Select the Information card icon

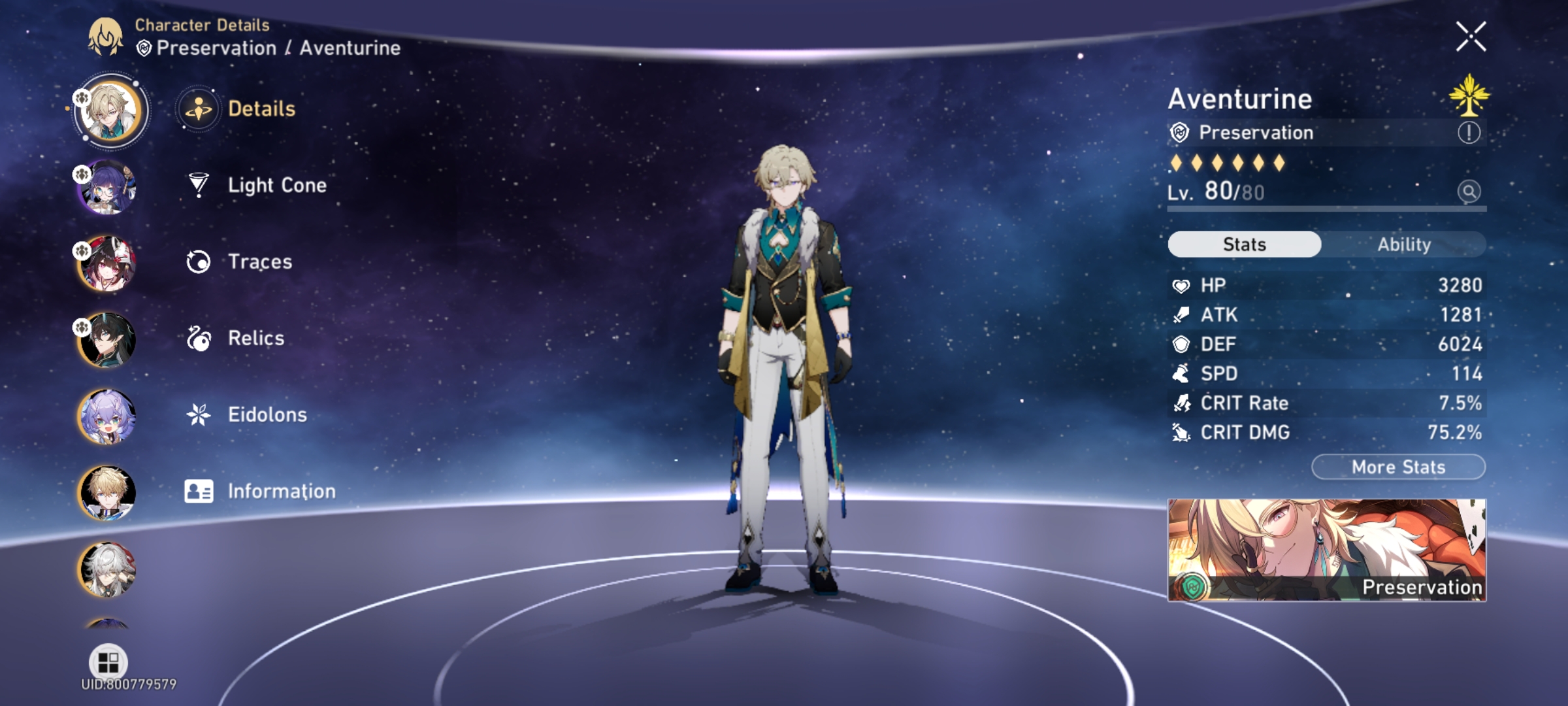[x=198, y=490]
